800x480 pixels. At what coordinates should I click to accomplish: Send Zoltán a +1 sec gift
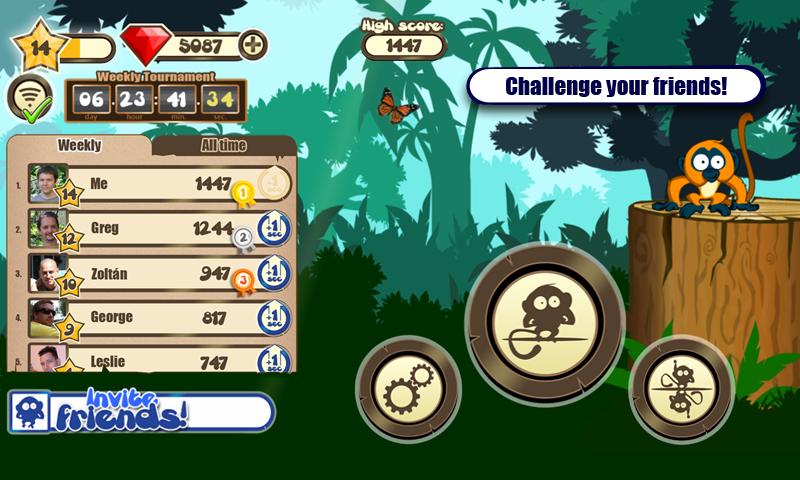(x=274, y=272)
